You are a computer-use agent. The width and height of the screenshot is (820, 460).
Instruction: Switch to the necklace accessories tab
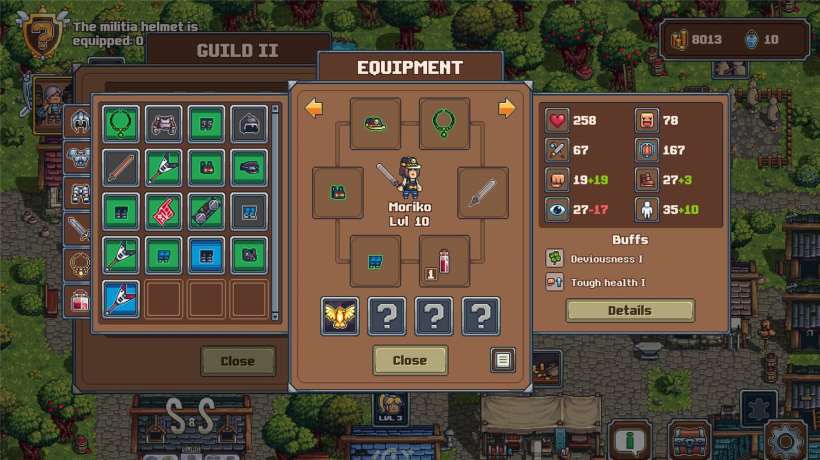pyautogui.click(x=77, y=264)
